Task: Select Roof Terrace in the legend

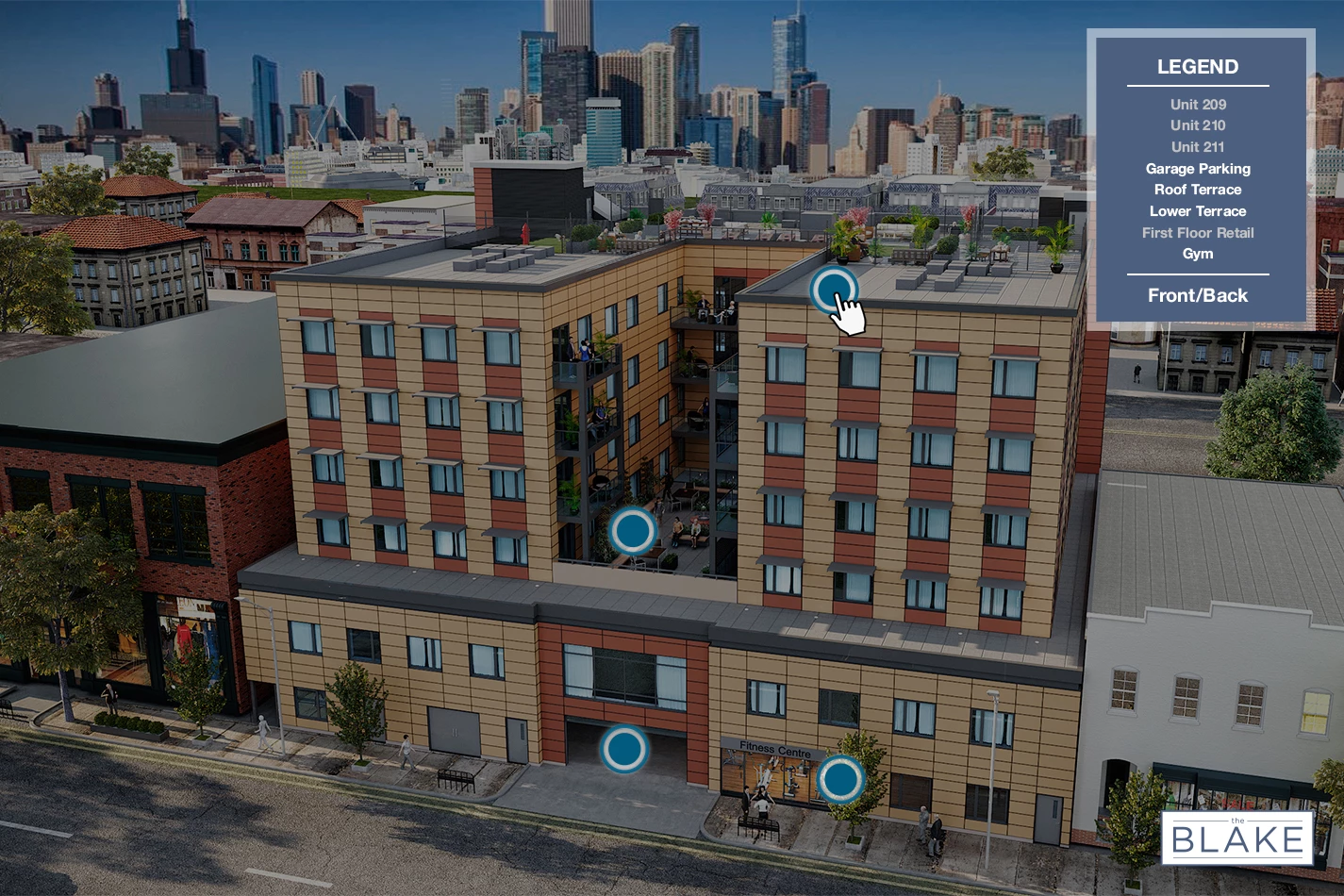Action: [1198, 190]
